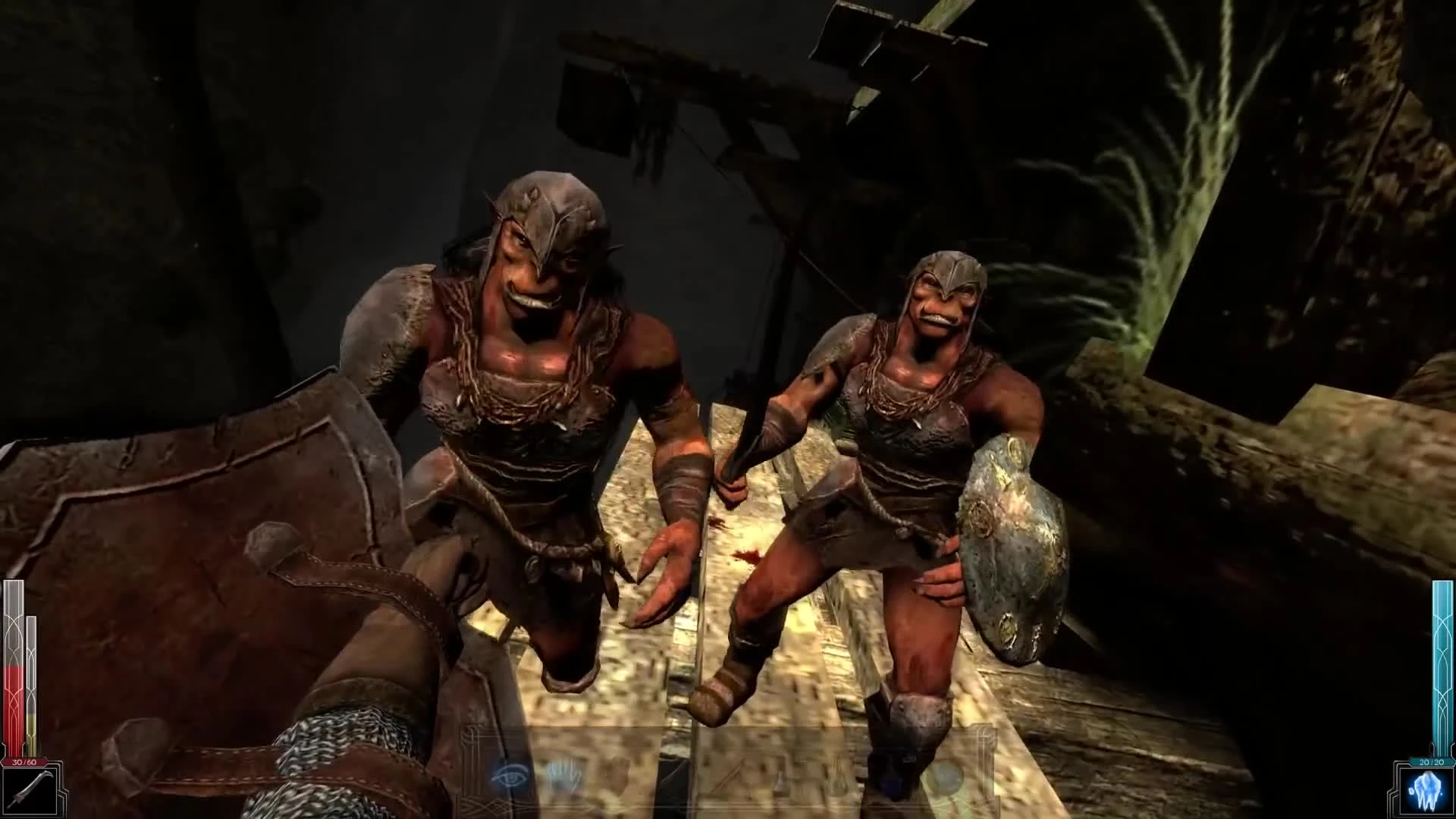Select the empty hotbar slot left of the eye icon

(455, 775)
